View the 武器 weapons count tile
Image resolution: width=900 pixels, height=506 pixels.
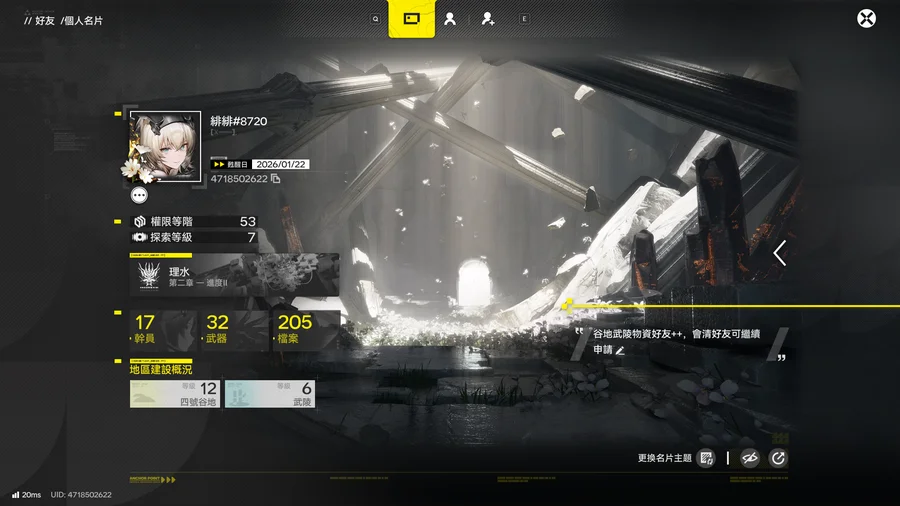[x=231, y=330]
